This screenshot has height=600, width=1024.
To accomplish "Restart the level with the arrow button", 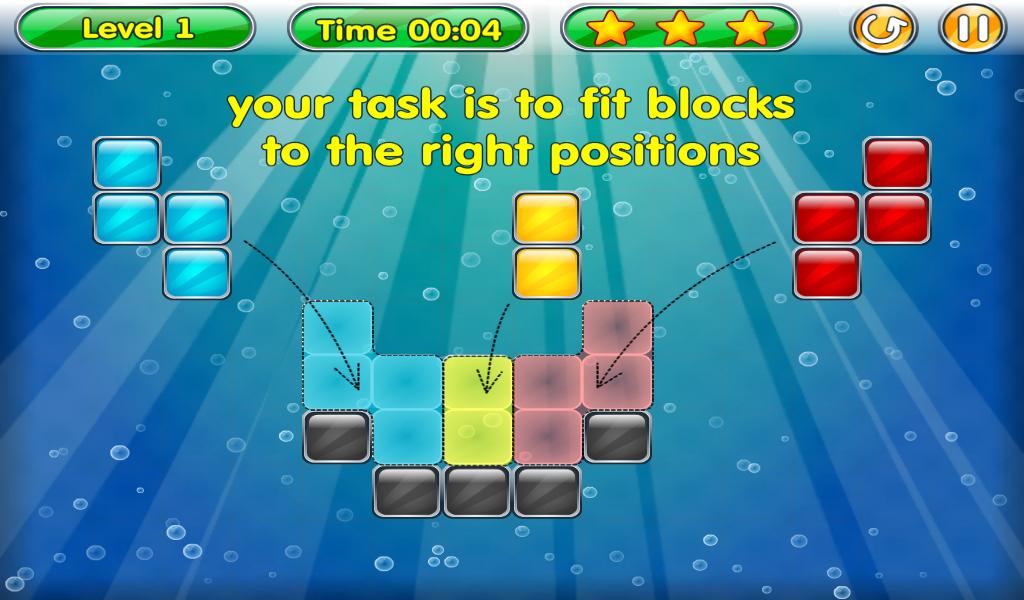I will [884, 30].
